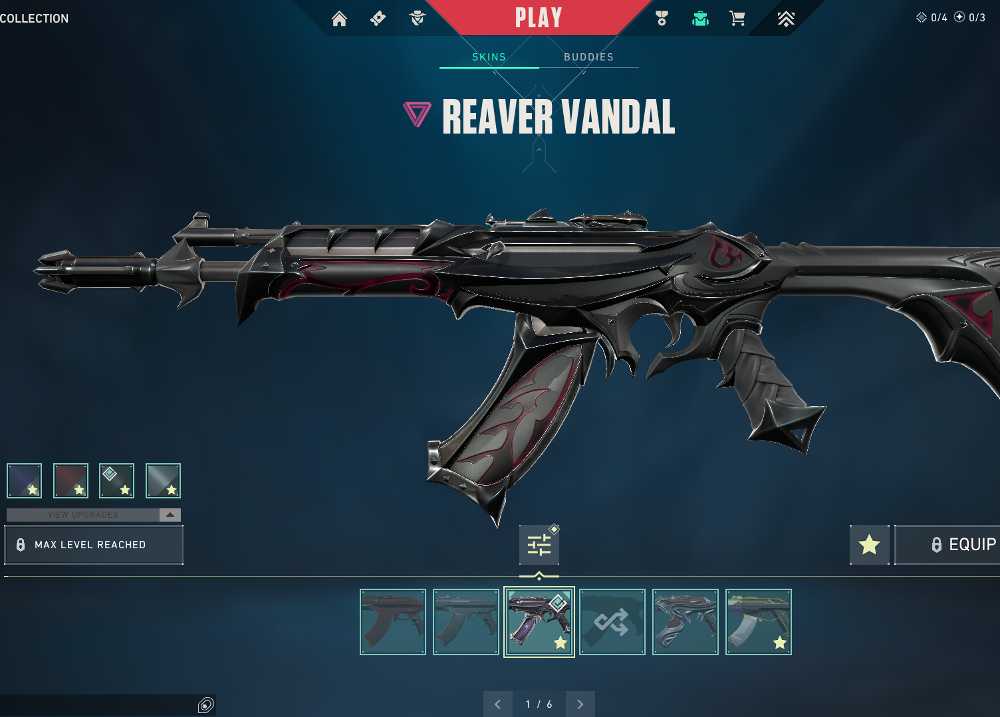Click the Max Level Reached button
This screenshot has height=717, width=1000.
[94, 545]
